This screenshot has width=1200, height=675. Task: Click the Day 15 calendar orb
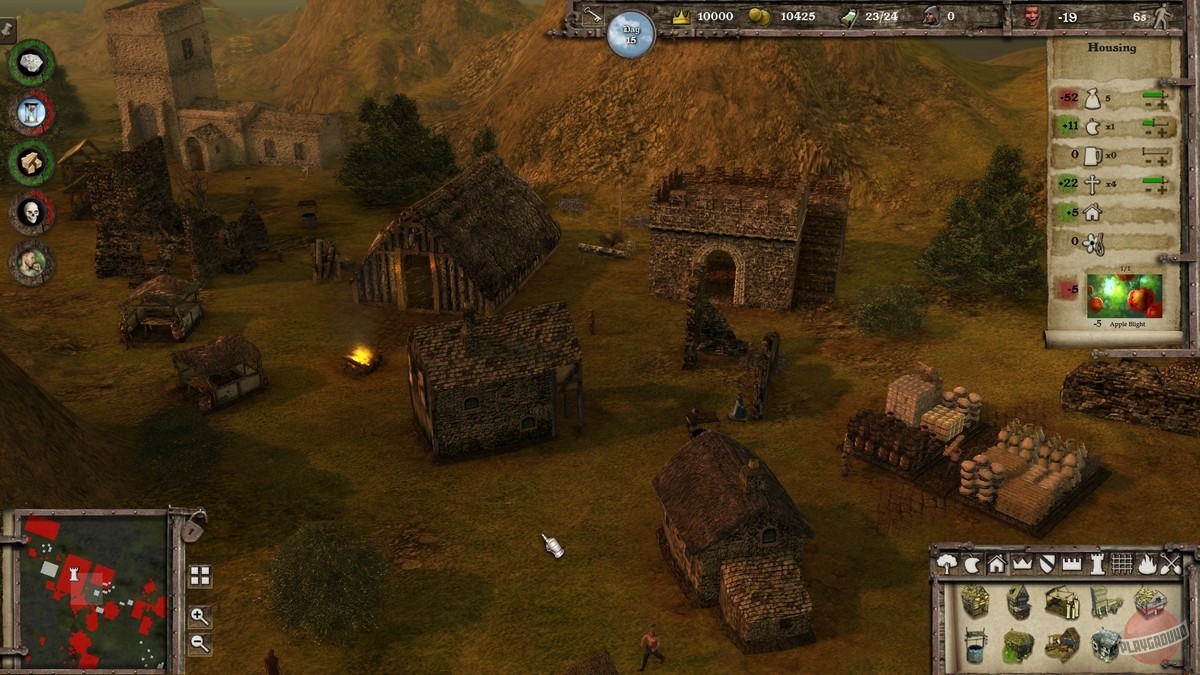[x=631, y=34]
